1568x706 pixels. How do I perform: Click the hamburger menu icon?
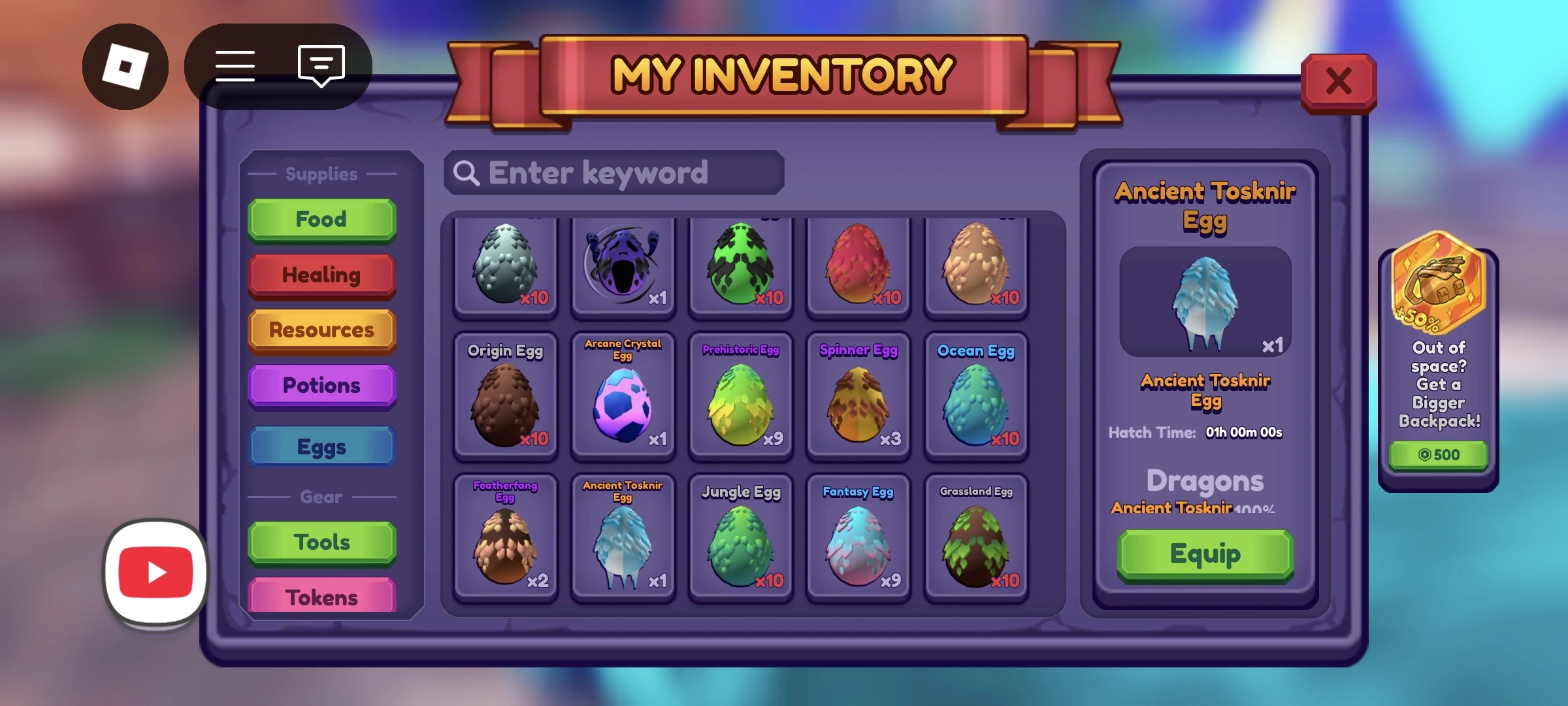click(235, 65)
